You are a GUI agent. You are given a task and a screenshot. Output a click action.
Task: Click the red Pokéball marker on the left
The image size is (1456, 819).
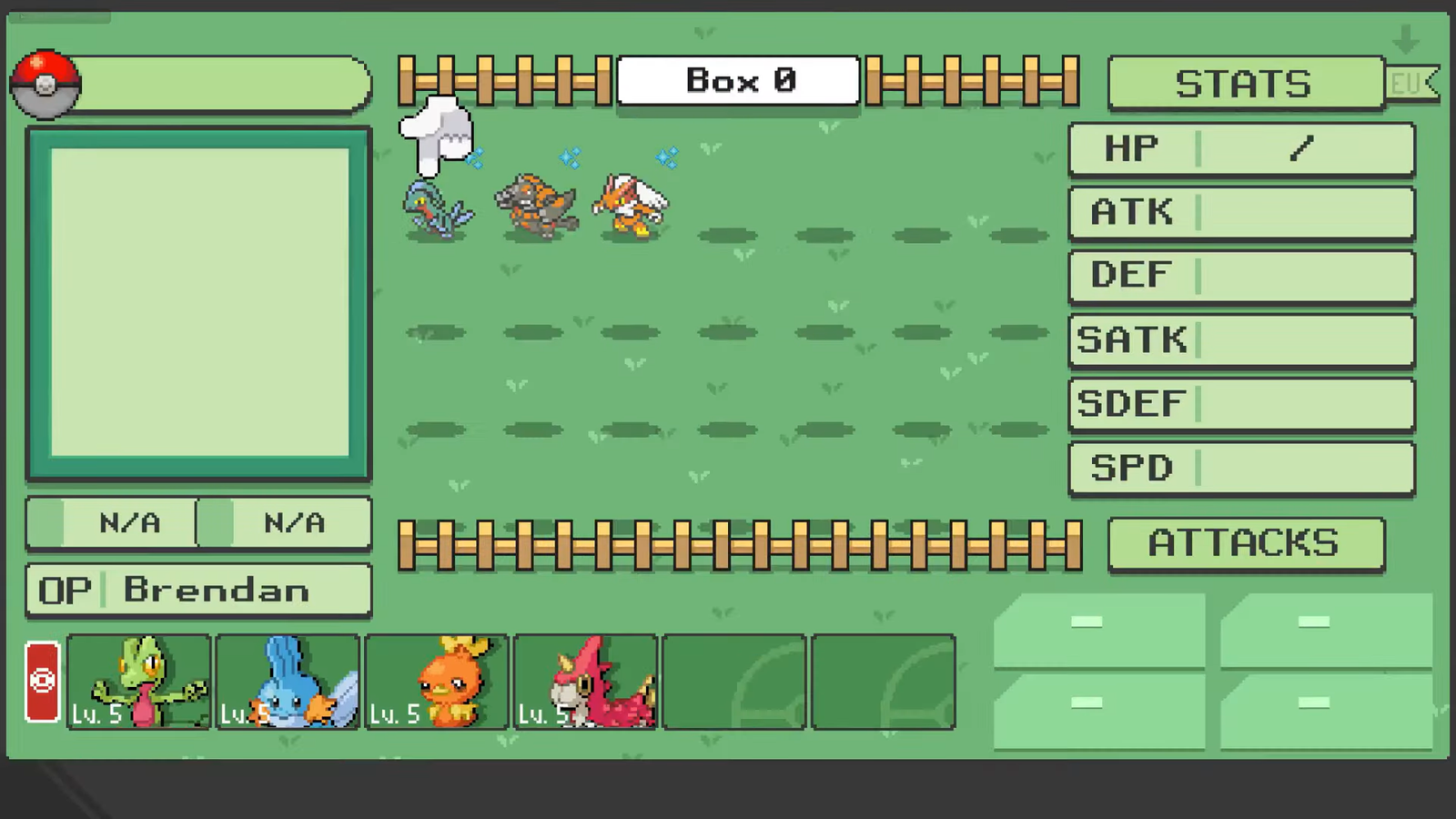(42, 681)
